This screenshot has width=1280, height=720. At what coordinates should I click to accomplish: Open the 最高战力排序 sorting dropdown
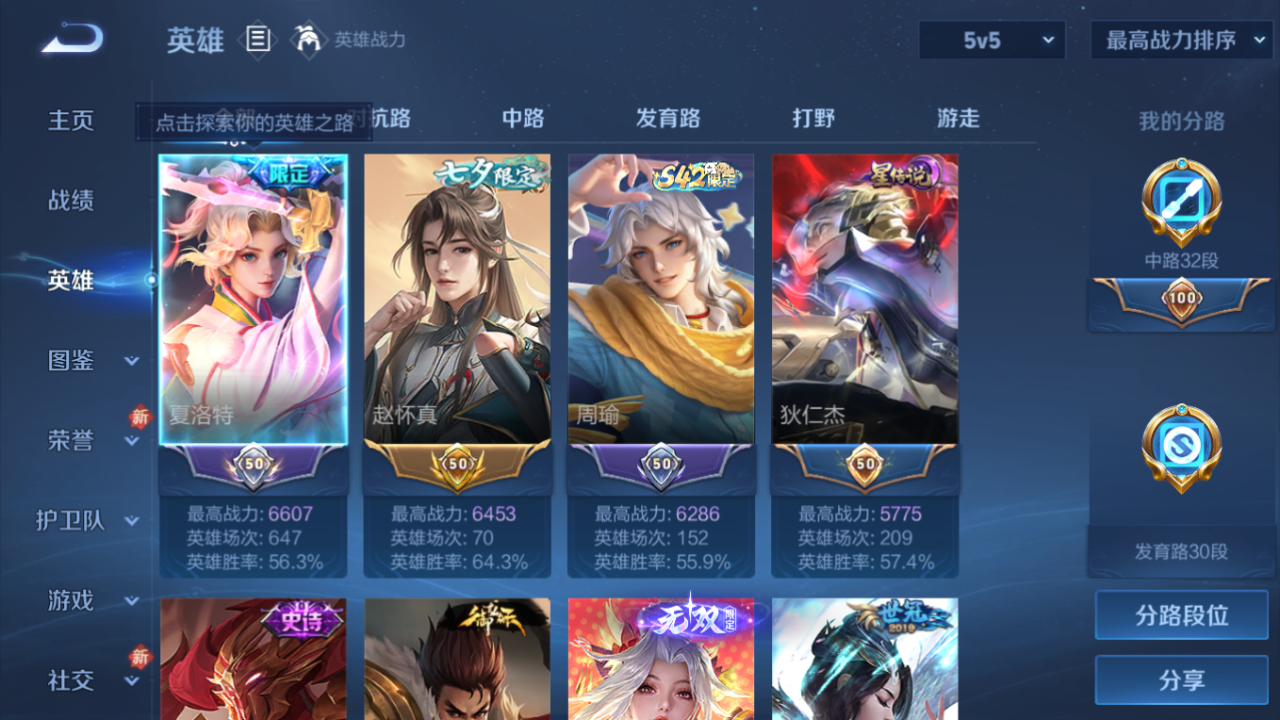tap(1181, 40)
